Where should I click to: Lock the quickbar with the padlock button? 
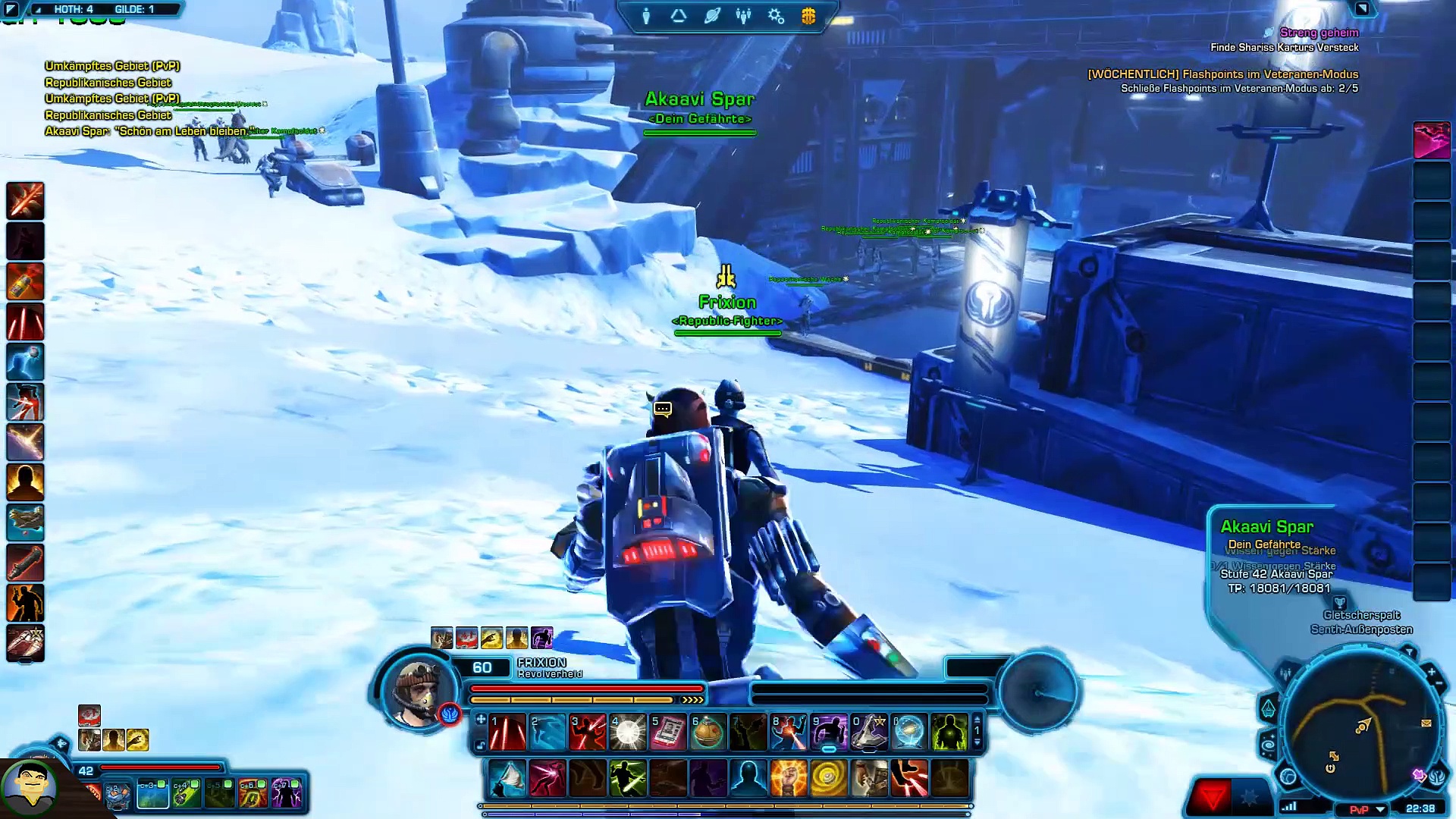(x=480, y=746)
